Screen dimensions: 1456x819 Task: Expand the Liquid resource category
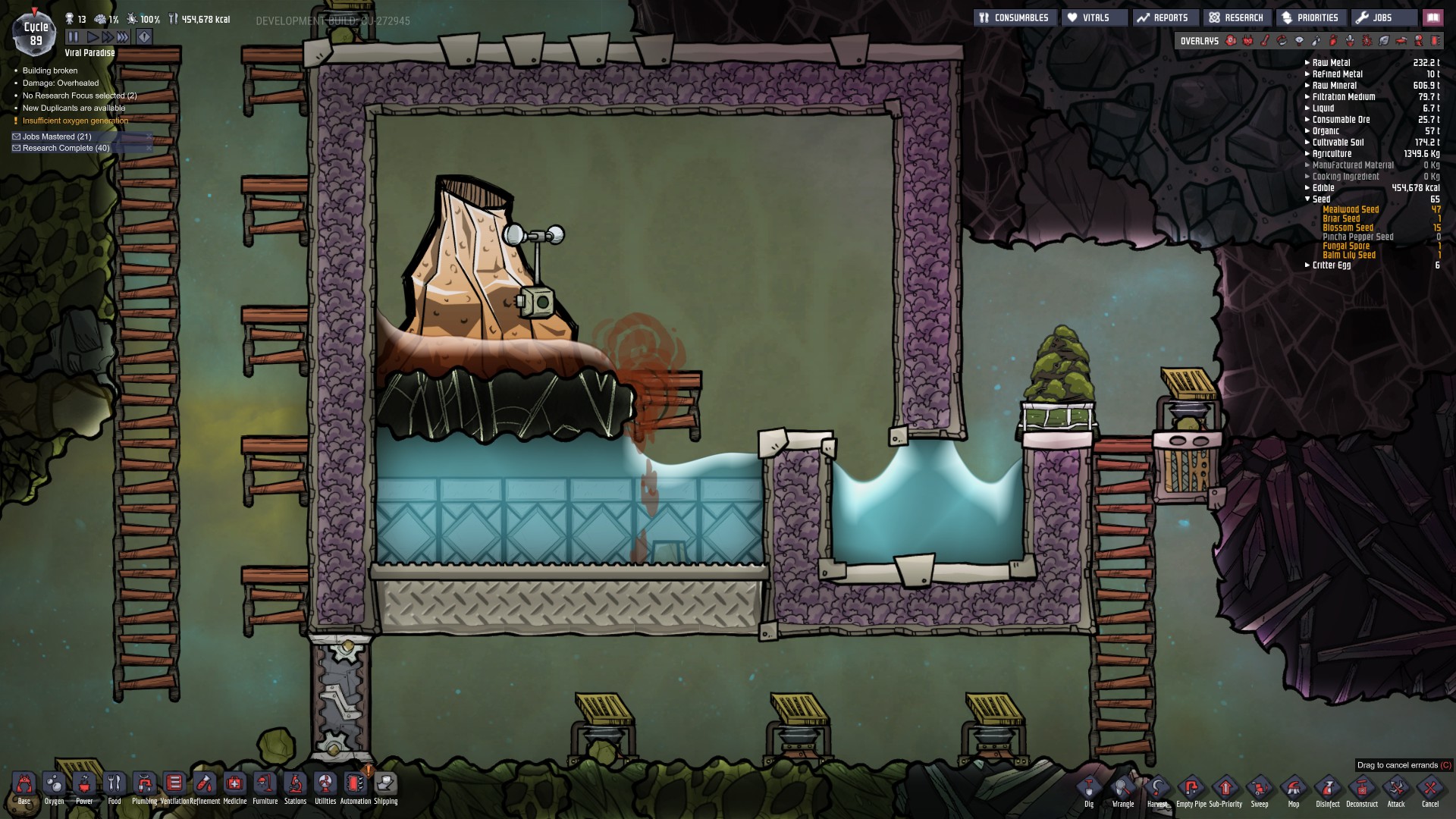[x=1306, y=108]
